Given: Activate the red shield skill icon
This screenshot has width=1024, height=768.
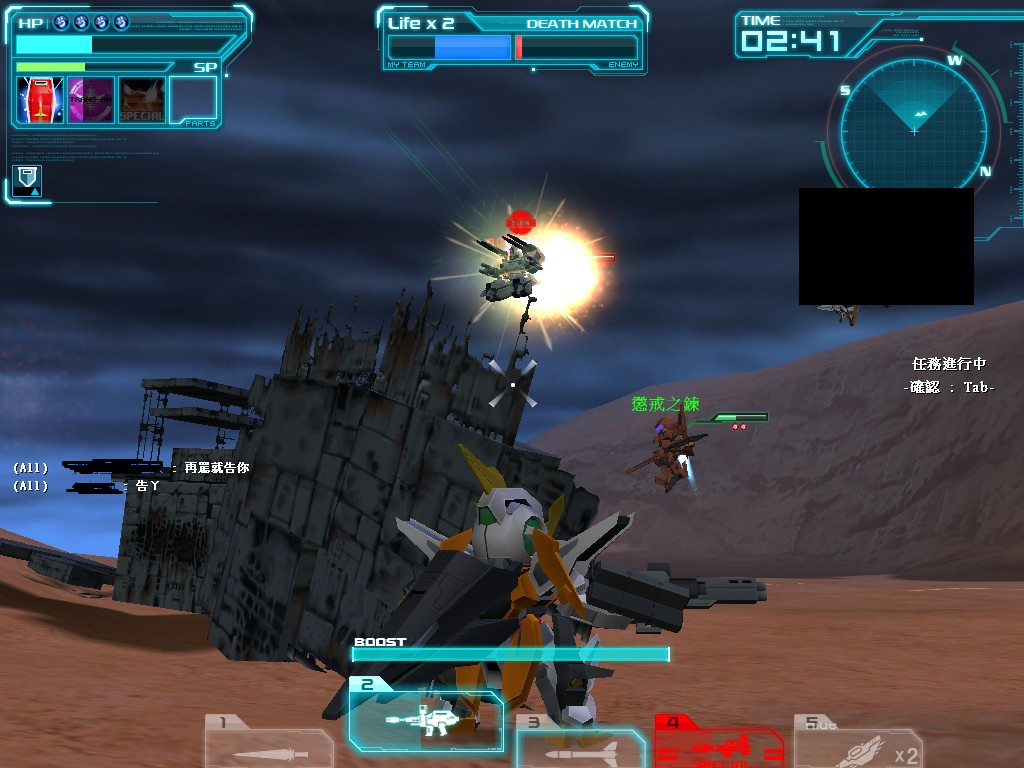Looking at the screenshot, I should pyautogui.click(x=40, y=100).
